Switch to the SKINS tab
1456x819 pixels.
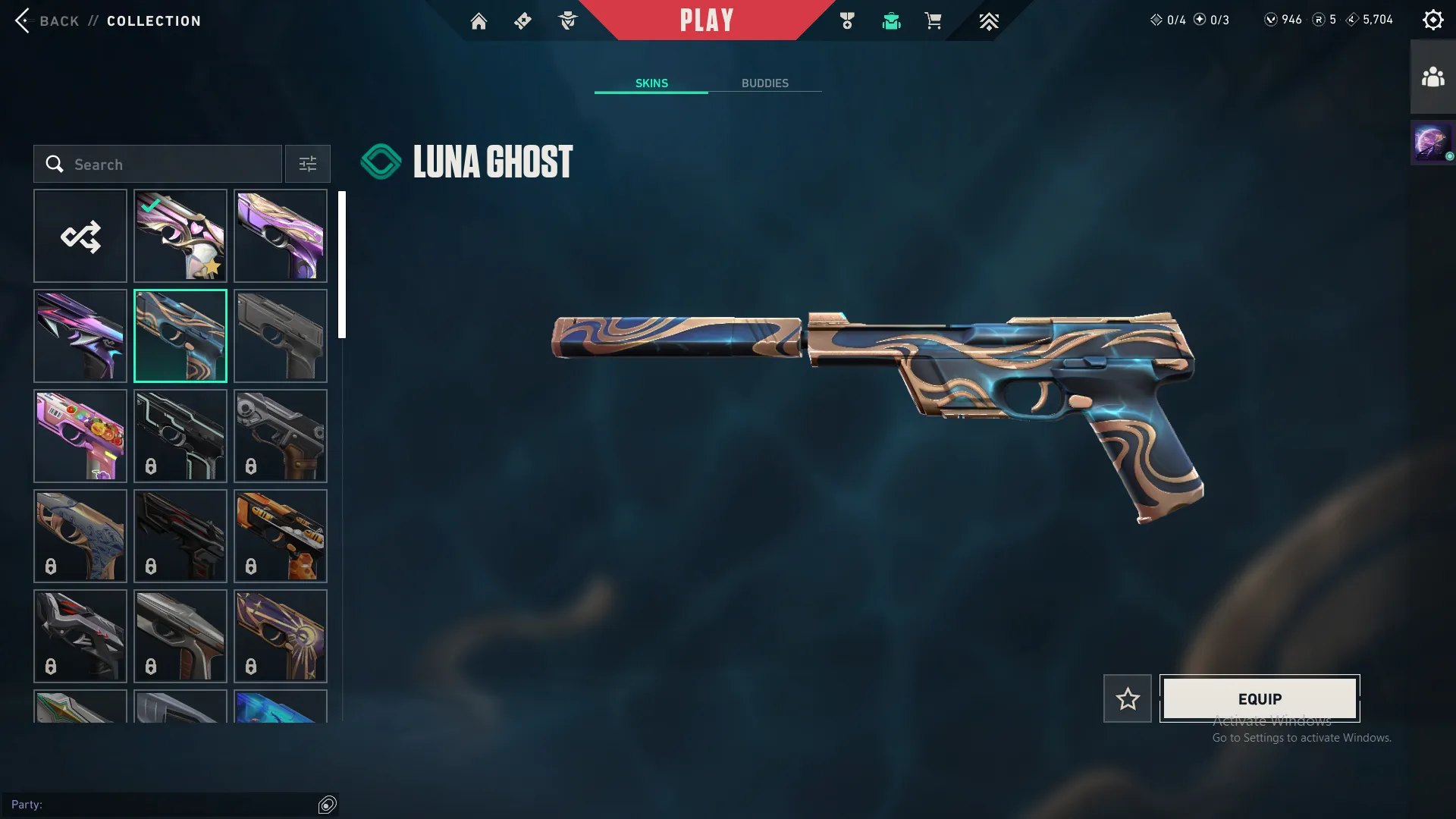point(651,83)
